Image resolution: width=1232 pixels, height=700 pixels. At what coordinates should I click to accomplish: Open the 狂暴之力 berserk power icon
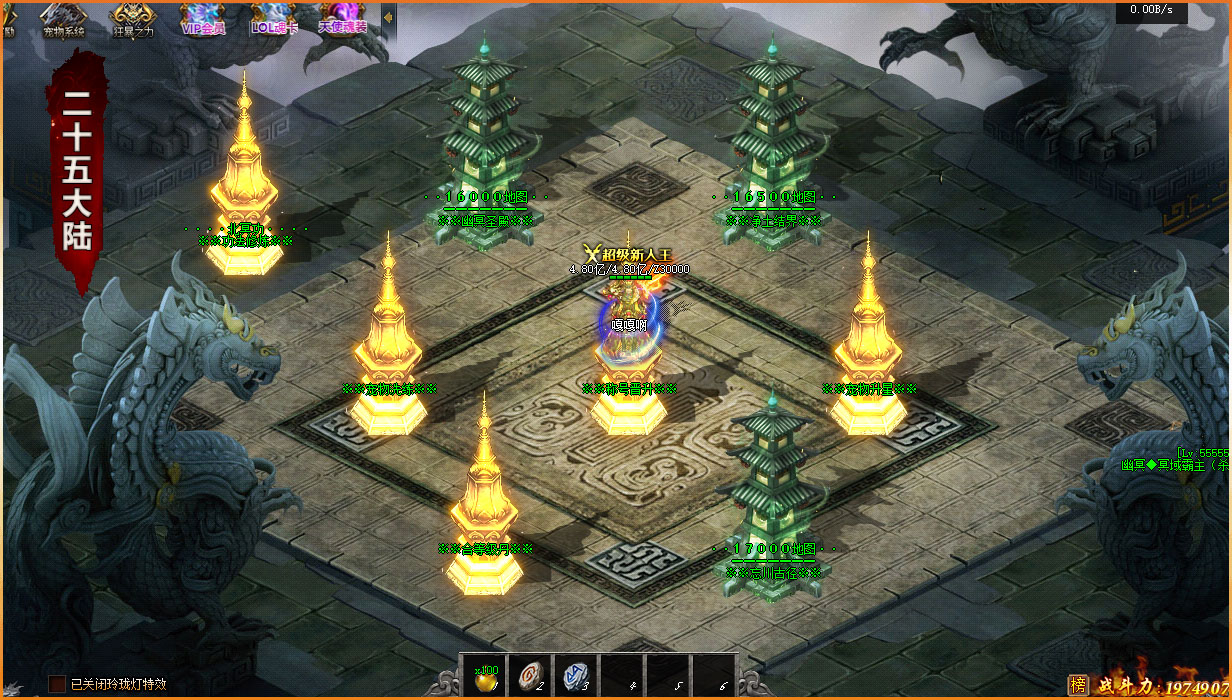[x=132, y=19]
